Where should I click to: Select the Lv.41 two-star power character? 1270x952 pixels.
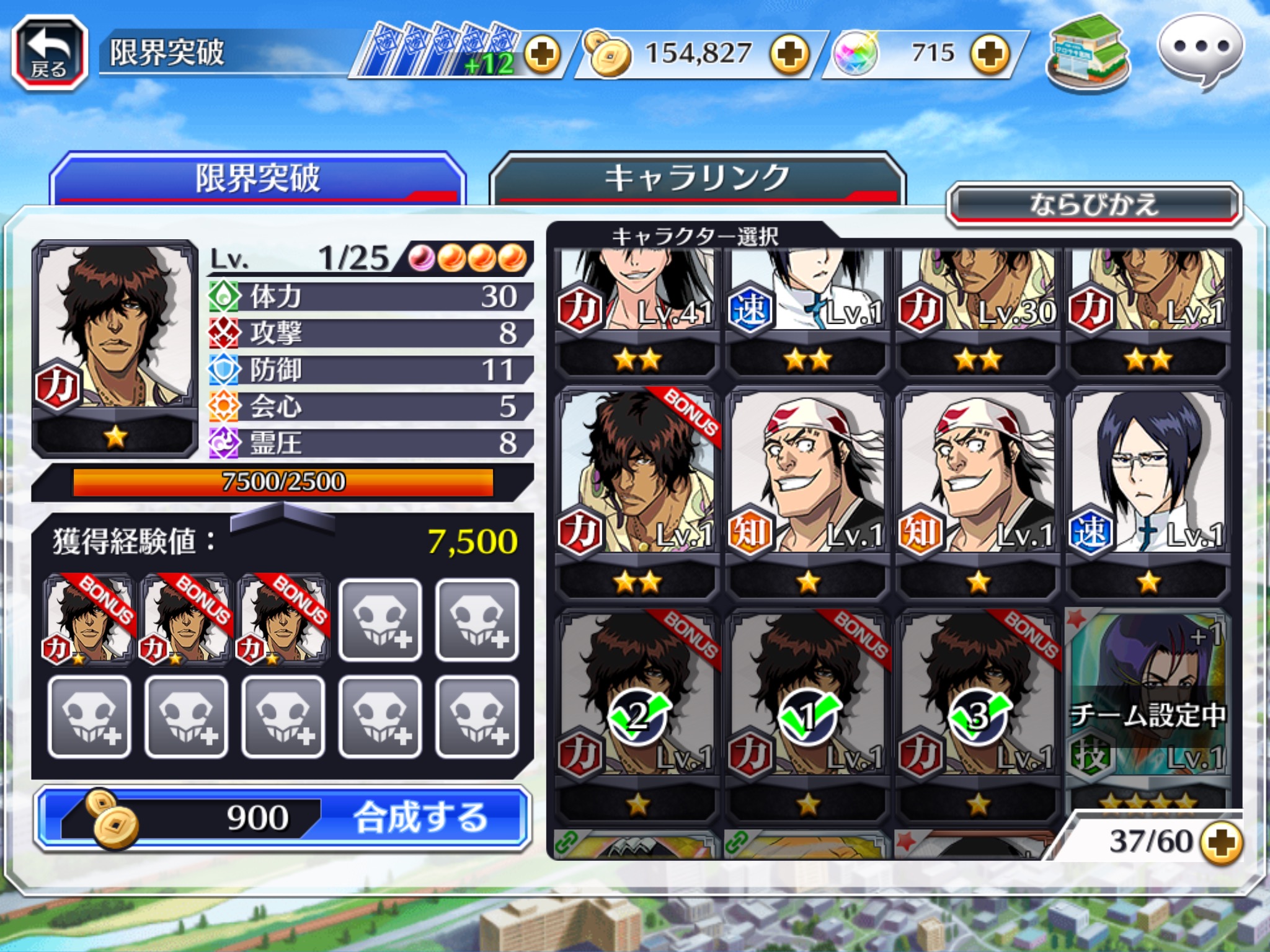(637, 297)
